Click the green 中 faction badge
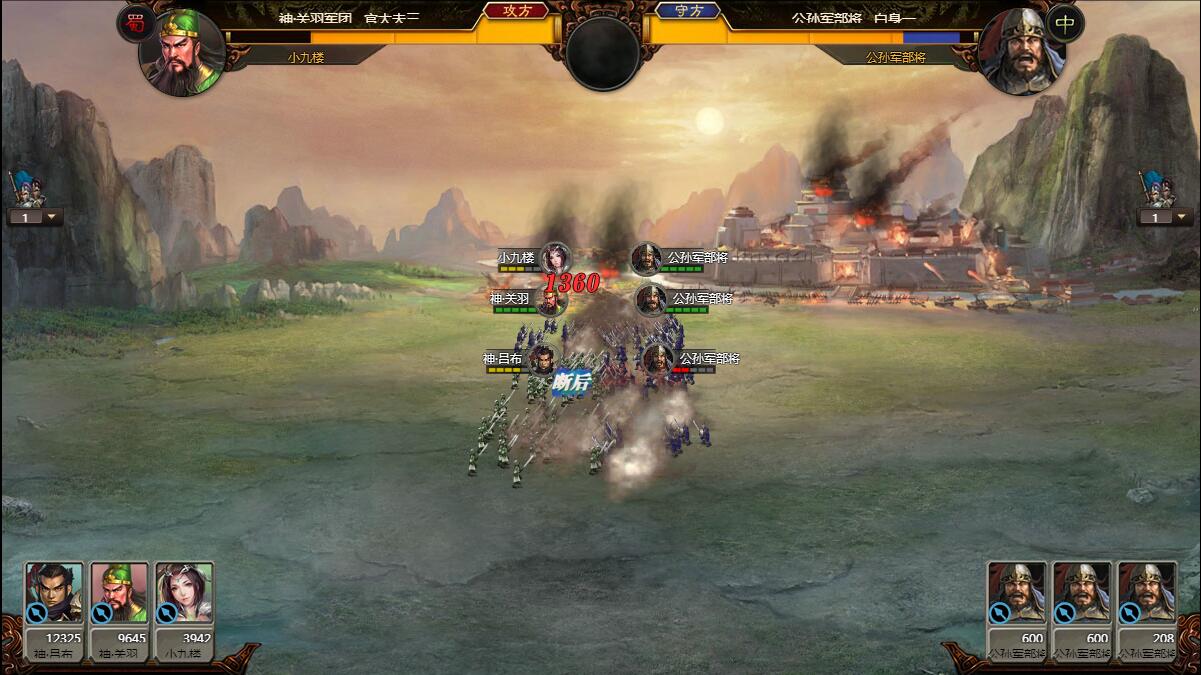 tap(1065, 23)
